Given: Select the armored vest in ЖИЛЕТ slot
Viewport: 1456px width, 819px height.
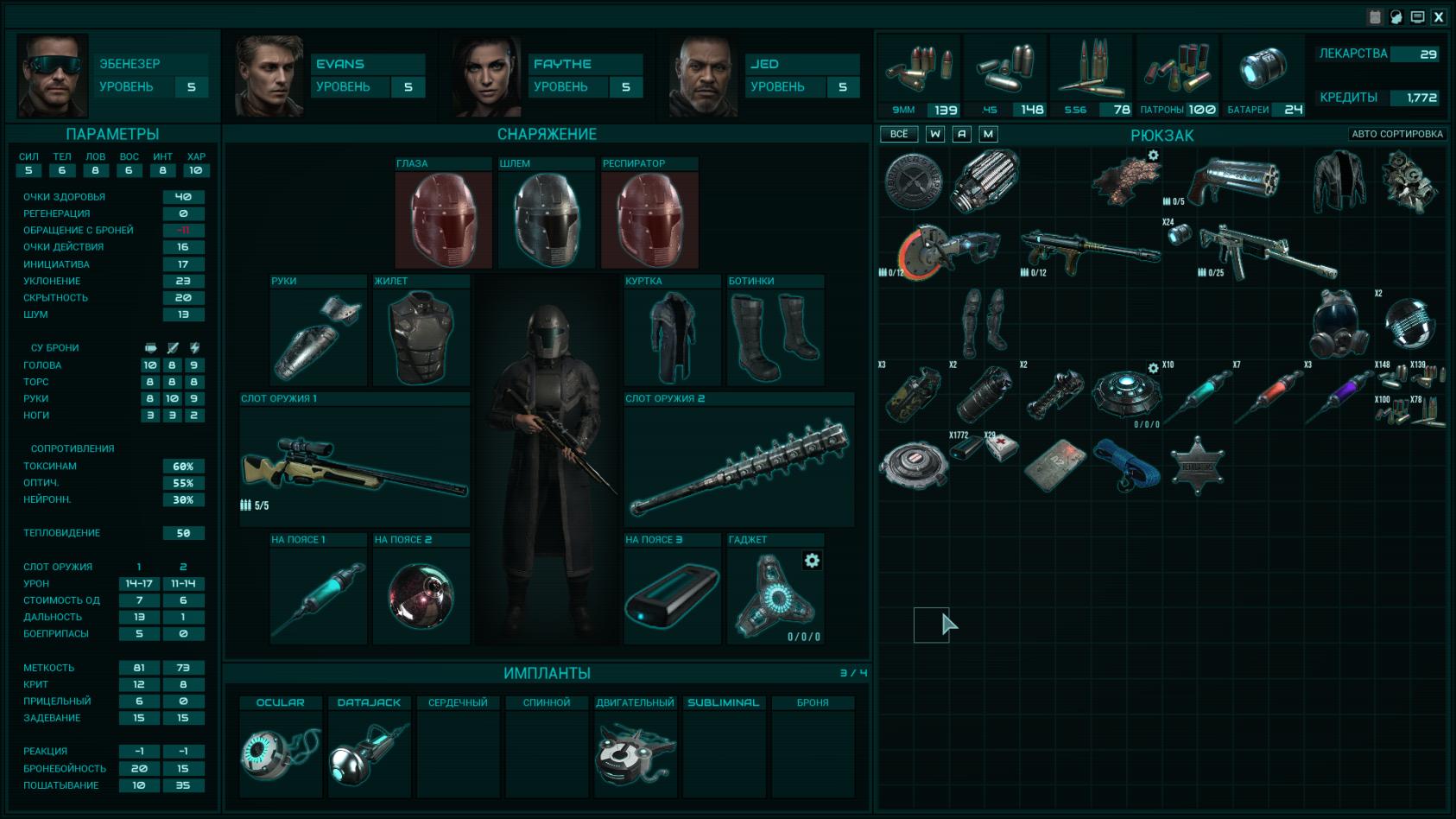Looking at the screenshot, I should pos(421,336).
